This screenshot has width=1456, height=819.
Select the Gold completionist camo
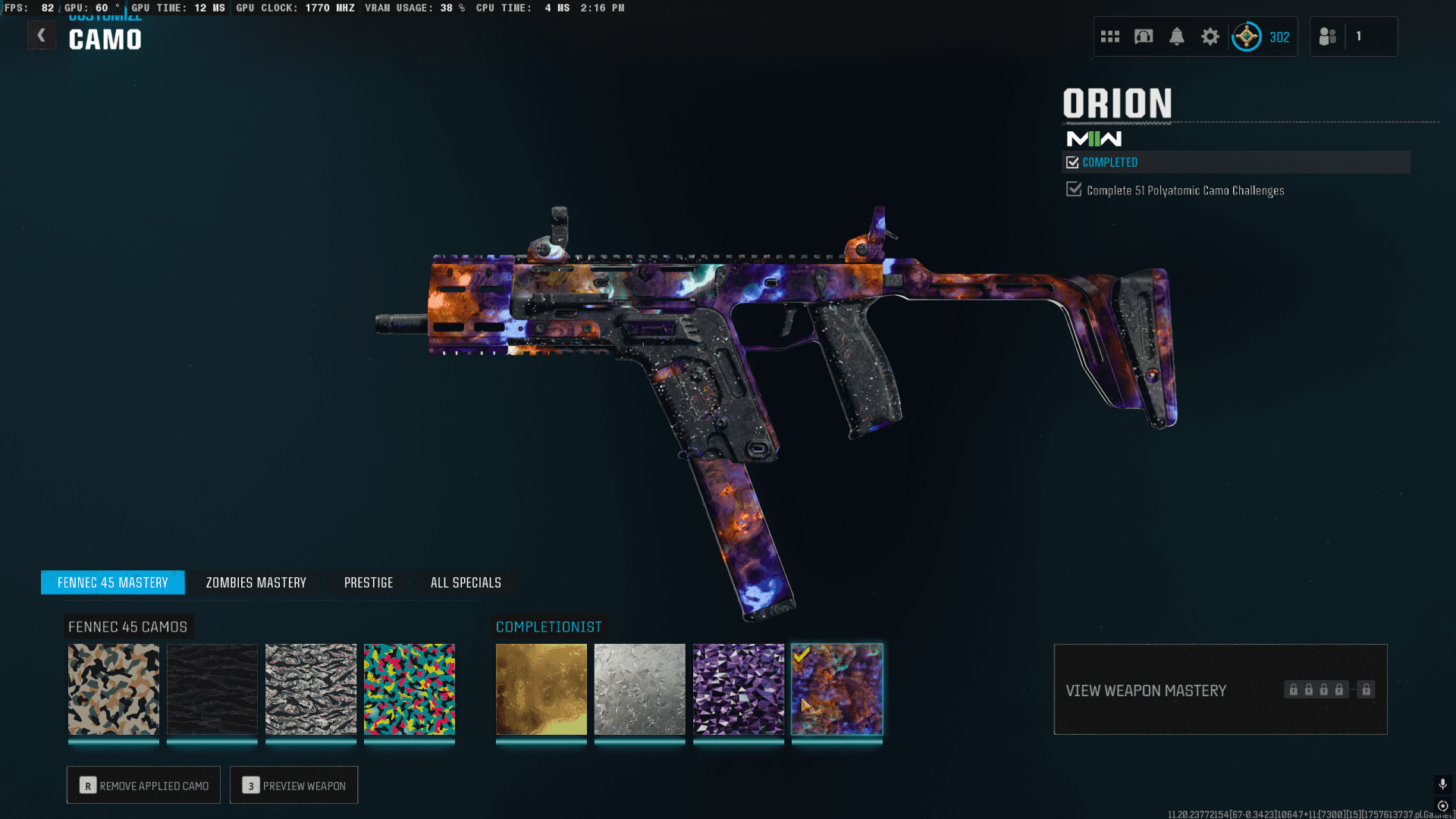point(541,689)
